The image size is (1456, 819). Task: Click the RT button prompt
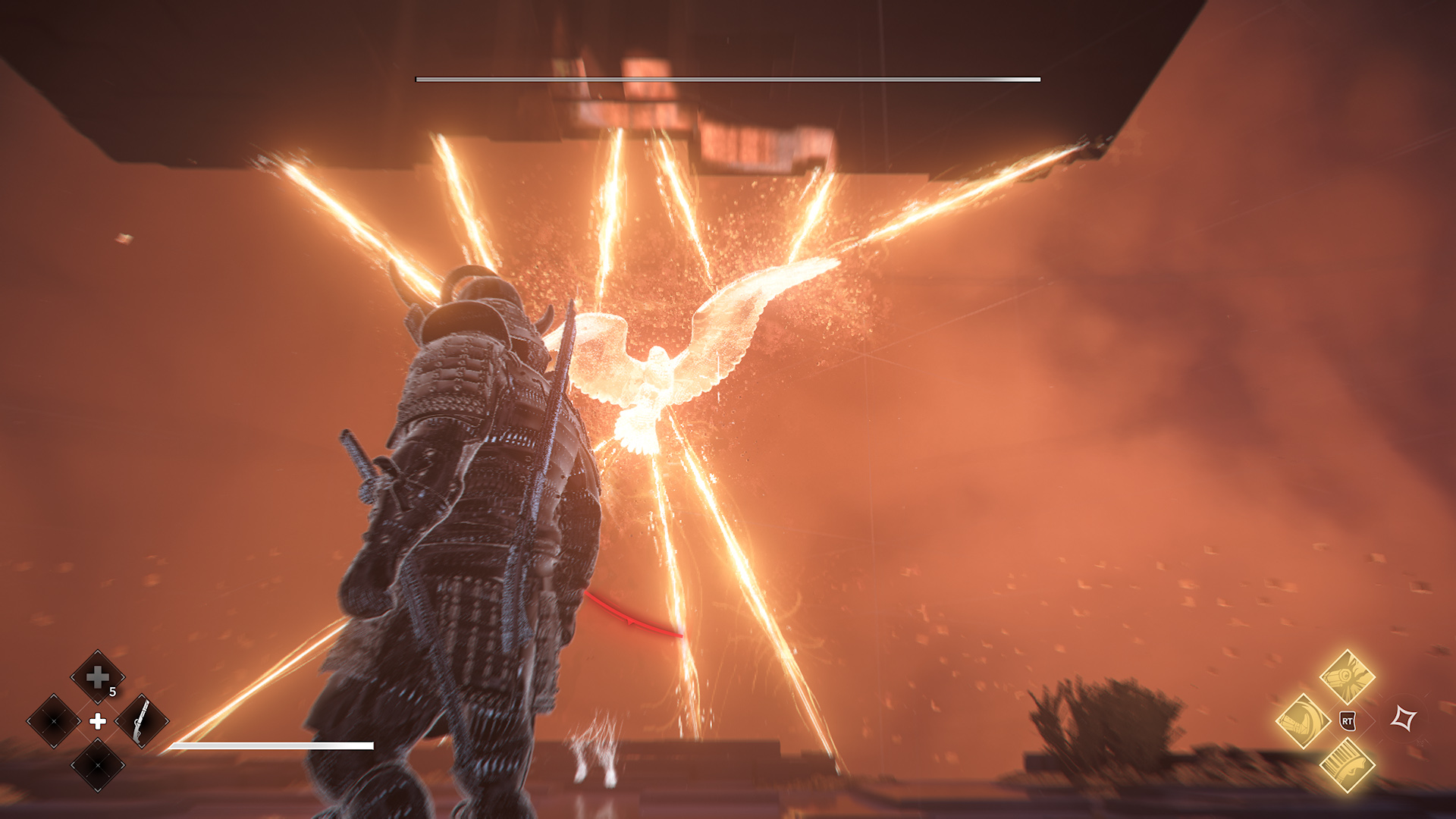coord(1347,722)
